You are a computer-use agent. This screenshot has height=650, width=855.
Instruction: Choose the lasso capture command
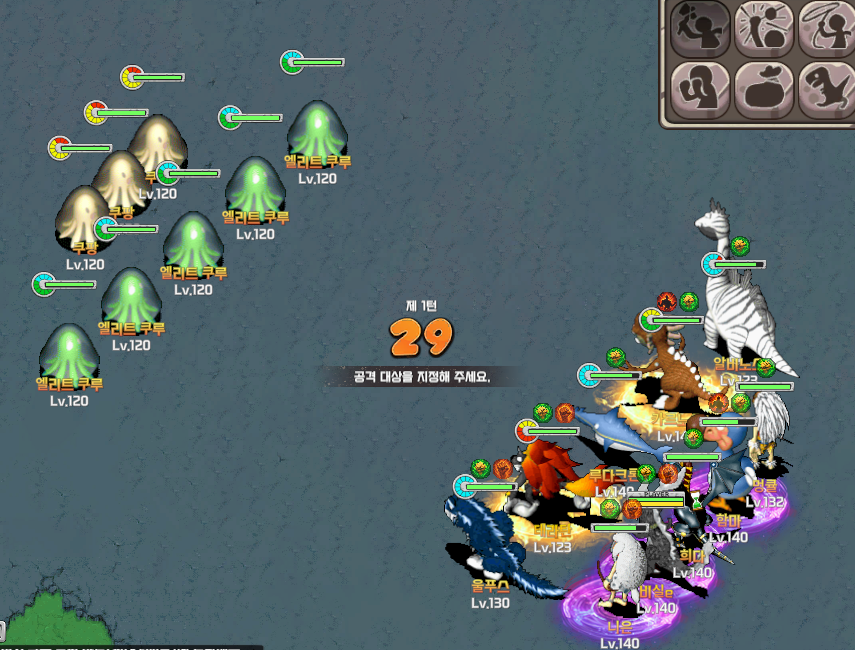[826, 27]
